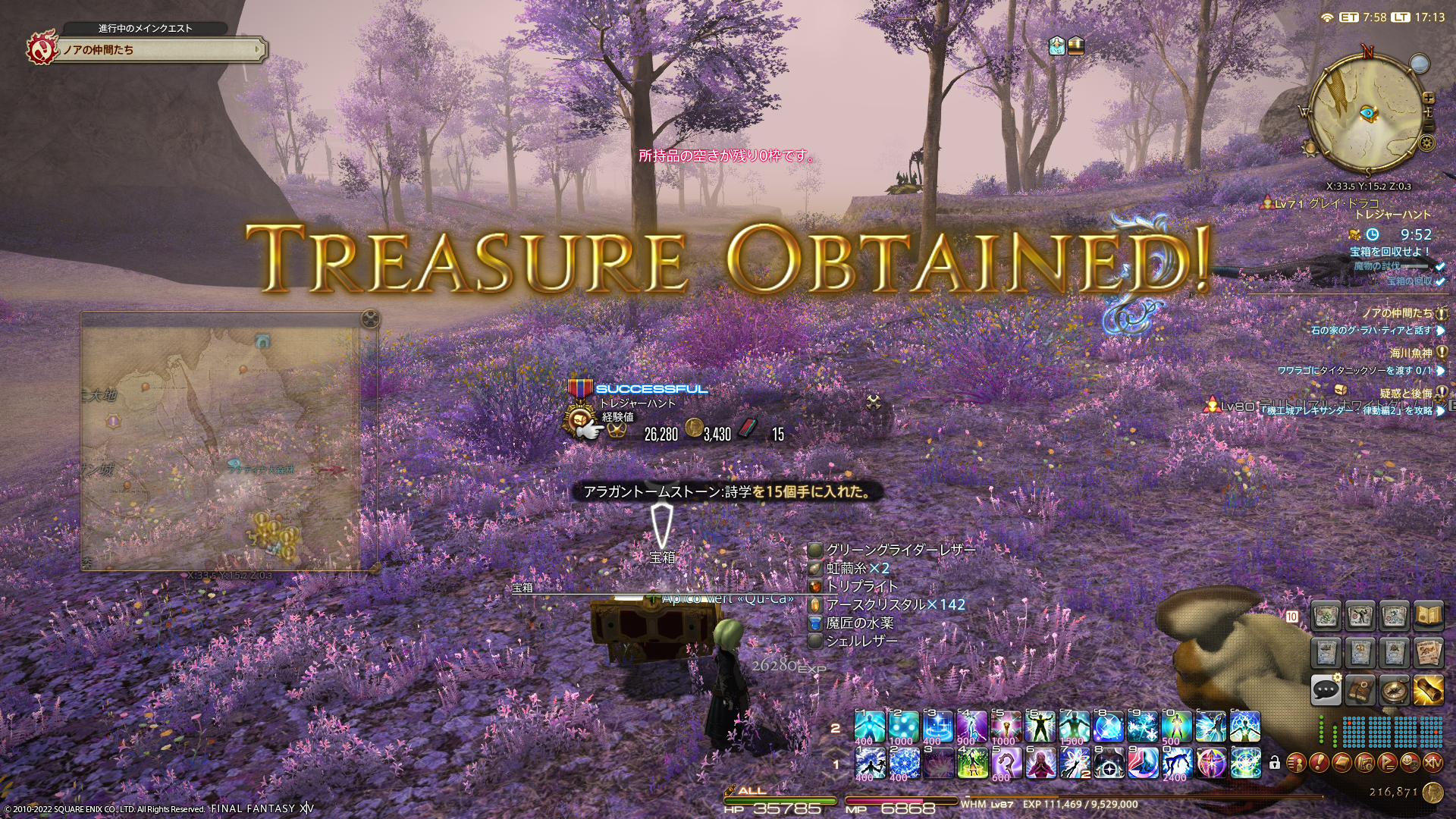Open the exclamation-mark duty menu button
Screen dimensions: 1456x819
(1319, 761)
